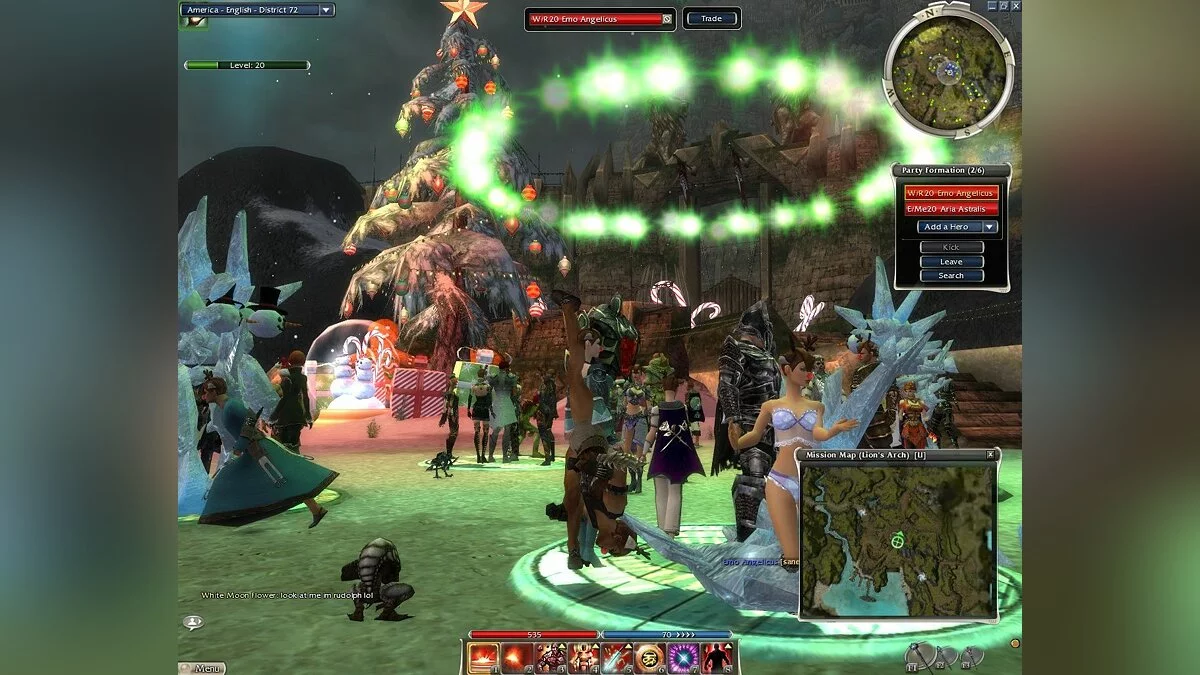Open the district selection dropdown
Screen dimensions: 1200x675
[326, 10]
